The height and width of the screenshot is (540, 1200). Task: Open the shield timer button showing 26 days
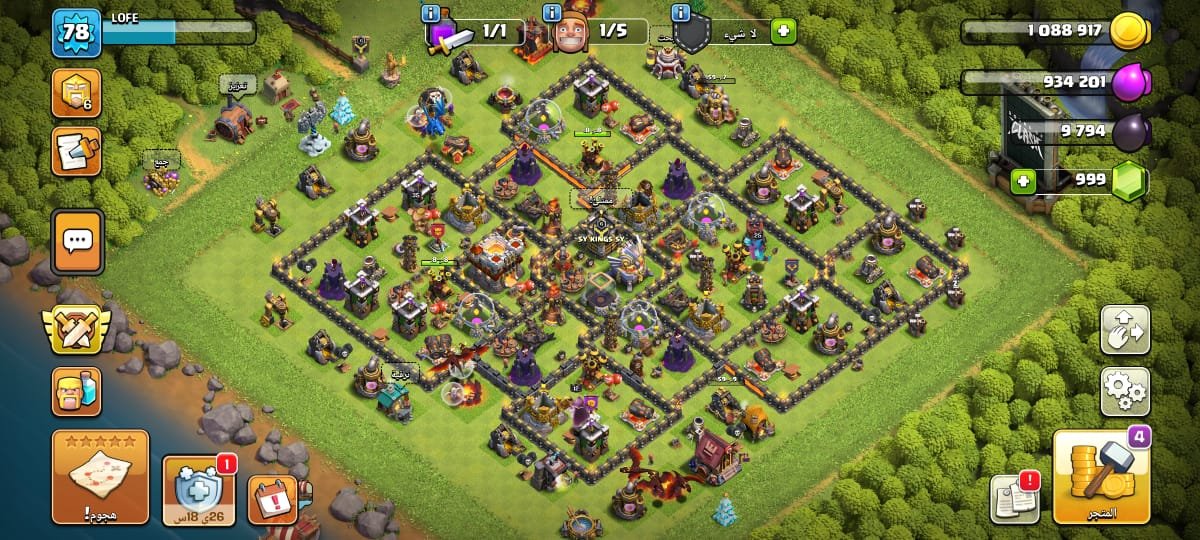point(198,491)
